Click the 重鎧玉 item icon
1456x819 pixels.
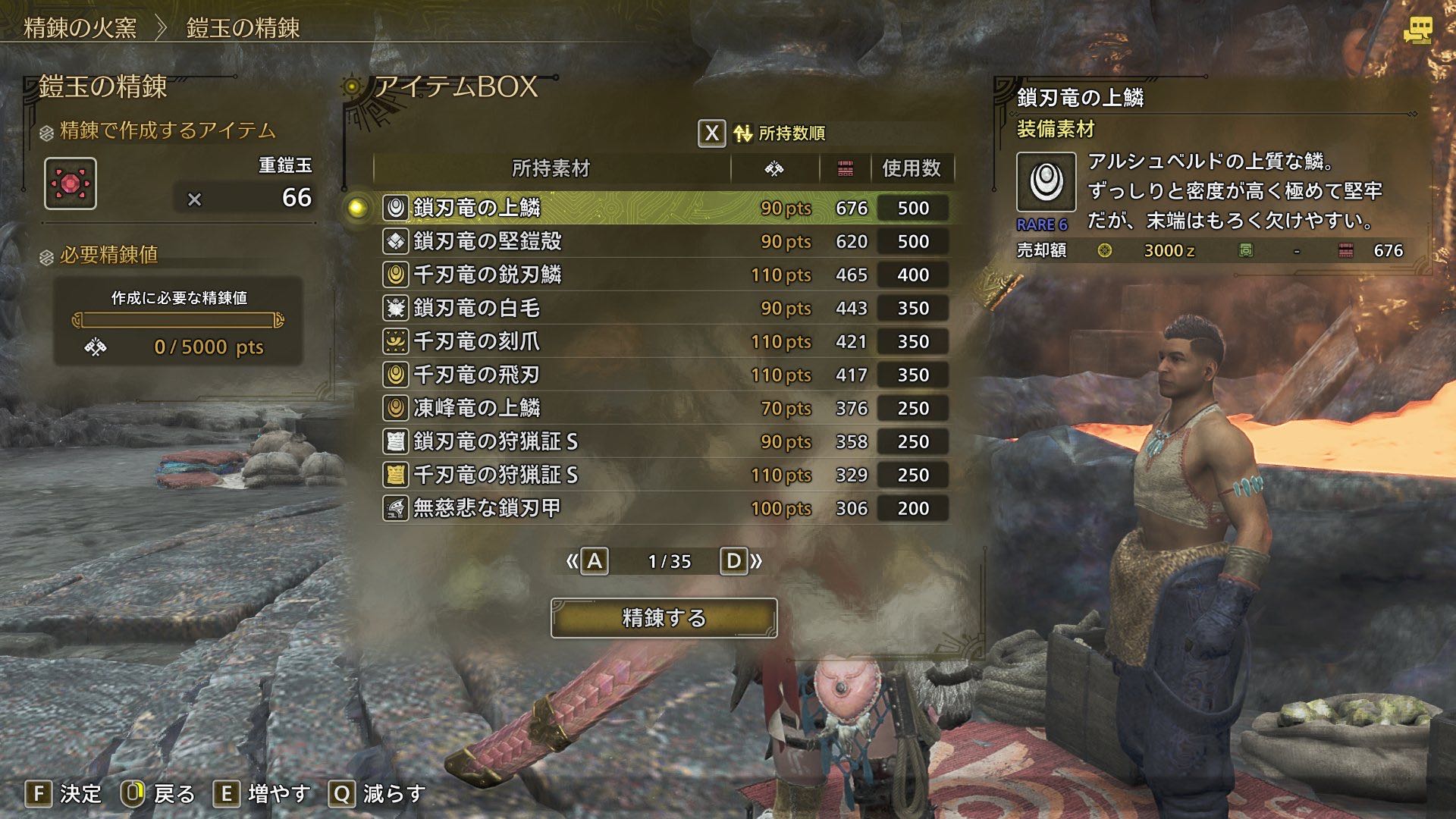tap(71, 184)
